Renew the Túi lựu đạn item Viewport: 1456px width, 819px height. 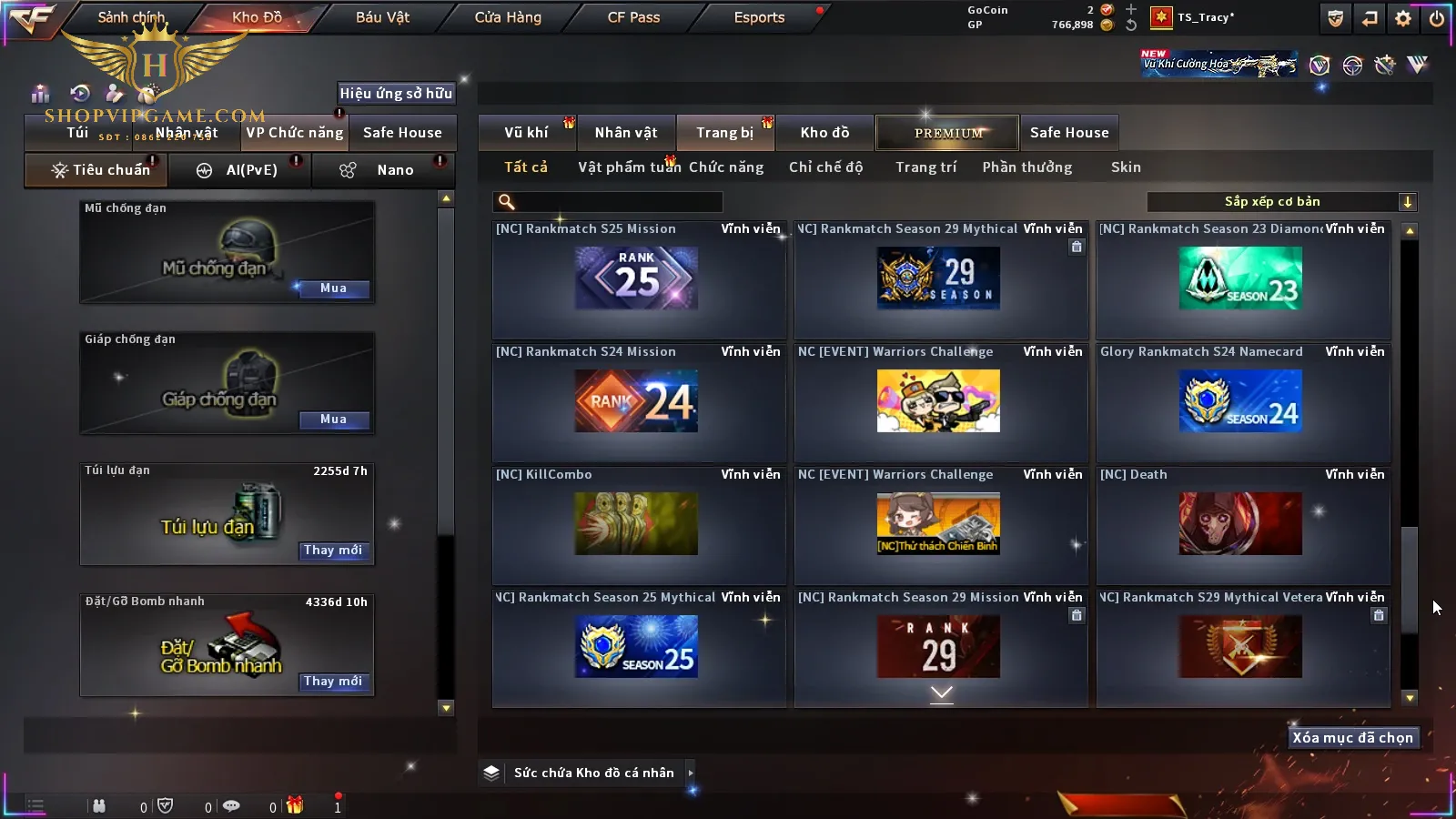pos(333,551)
